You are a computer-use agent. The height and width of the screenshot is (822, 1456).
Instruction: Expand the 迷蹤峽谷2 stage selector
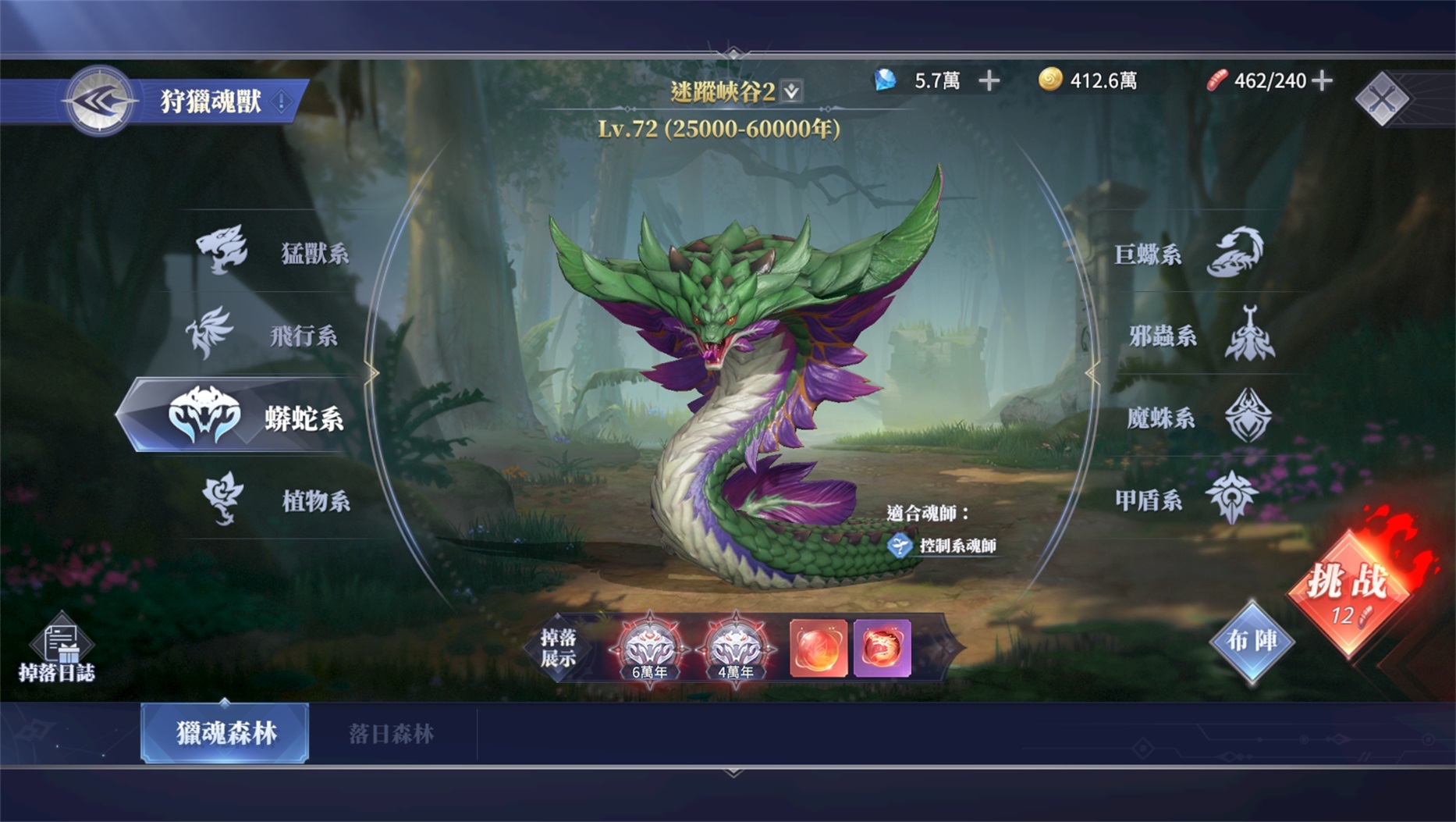click(x=790, y=91)
